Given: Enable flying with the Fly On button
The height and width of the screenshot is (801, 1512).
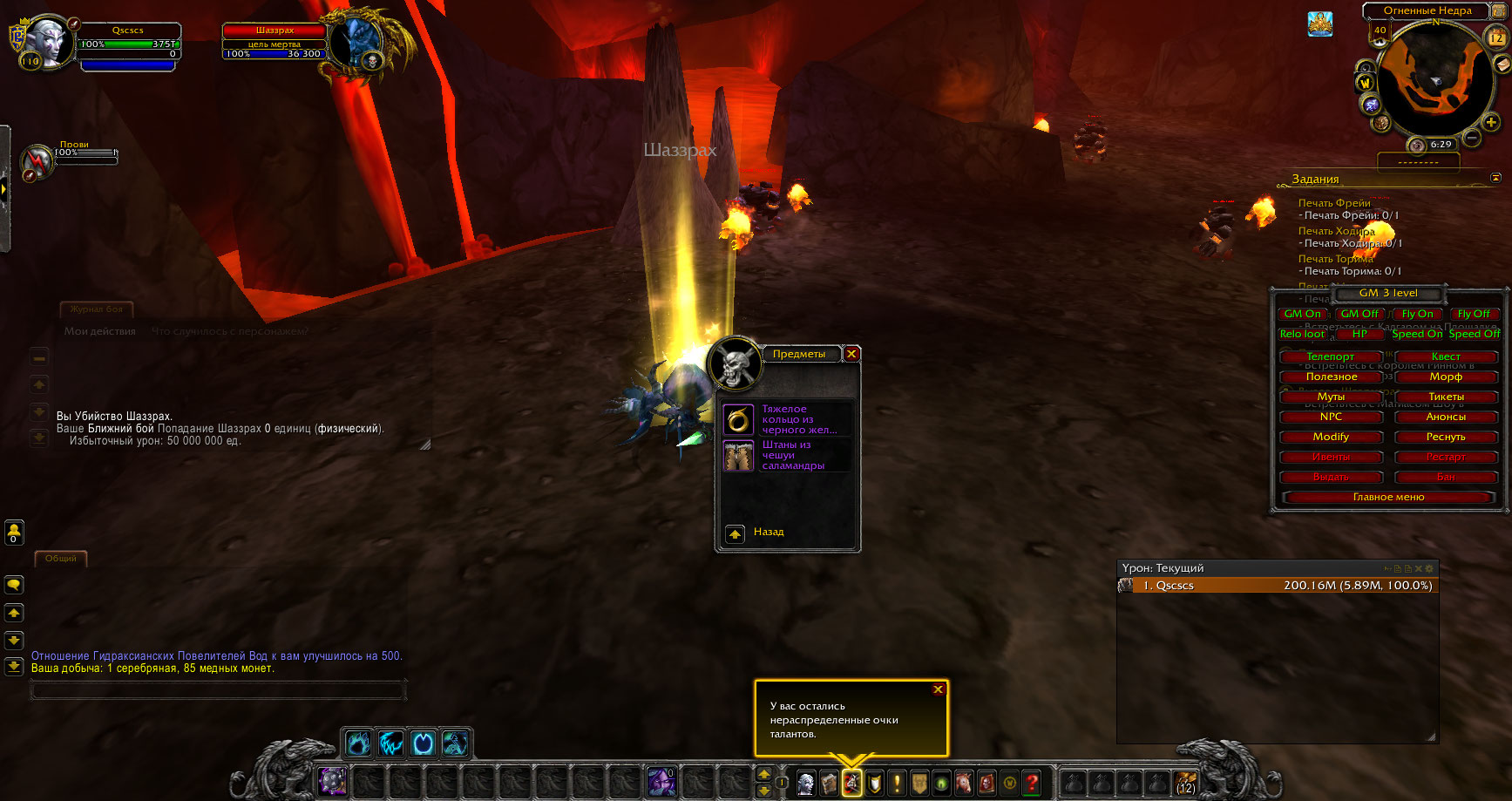Looking at the screenshot, I should click(1417, 314).
